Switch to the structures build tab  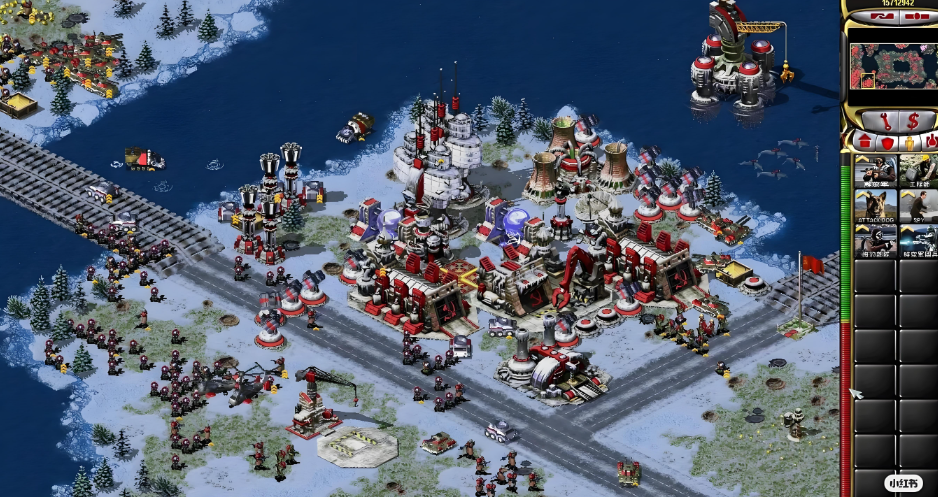(x=861, y=143)
